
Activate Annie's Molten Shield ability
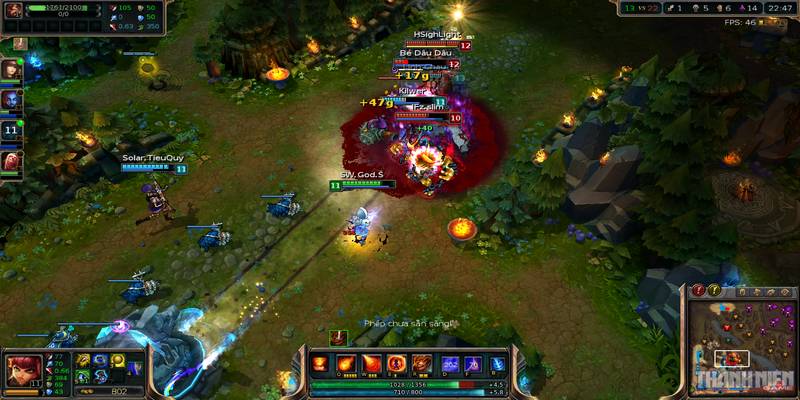396,363
